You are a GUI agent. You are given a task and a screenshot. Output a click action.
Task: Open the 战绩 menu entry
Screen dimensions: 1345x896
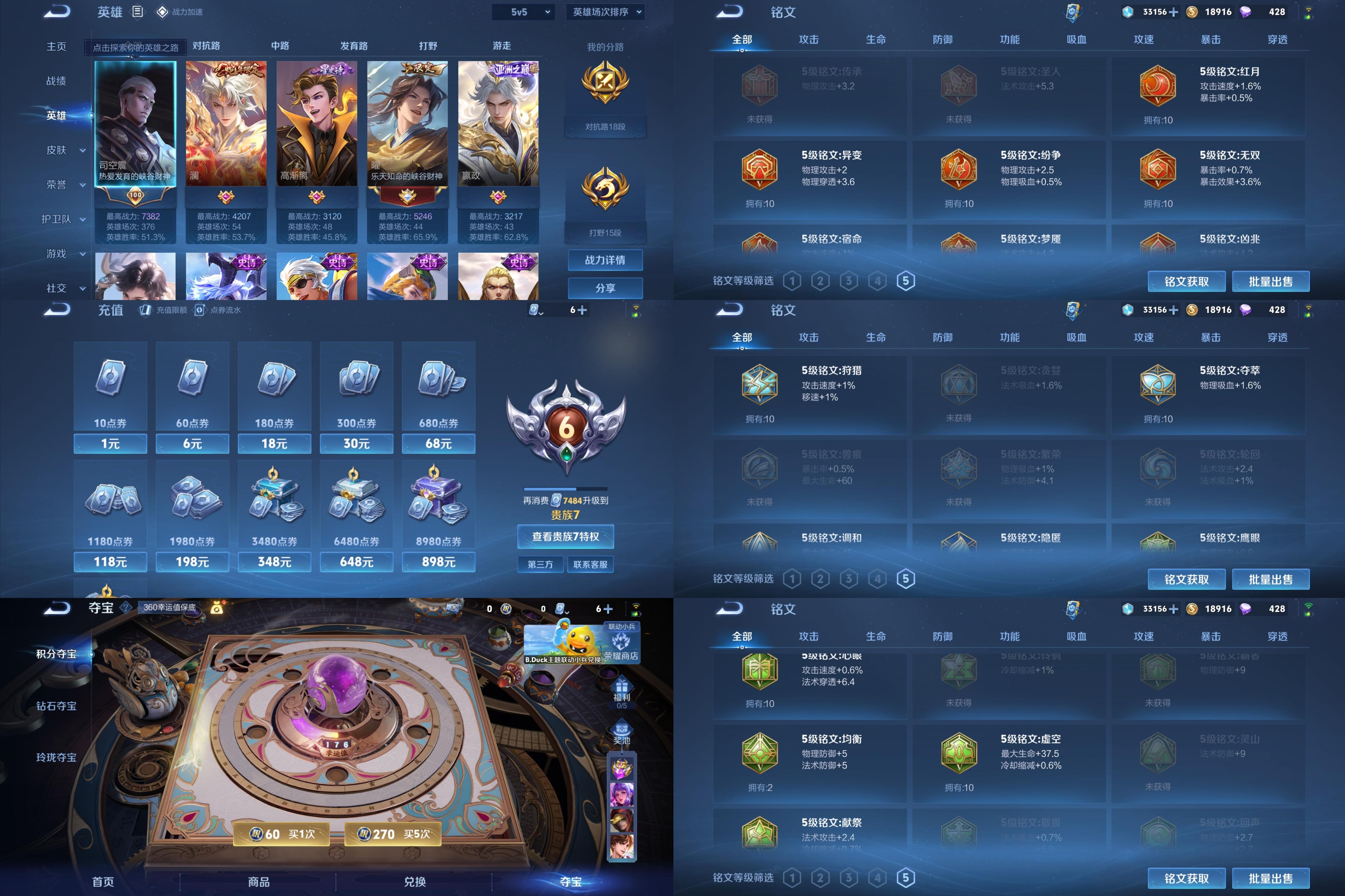56,81
